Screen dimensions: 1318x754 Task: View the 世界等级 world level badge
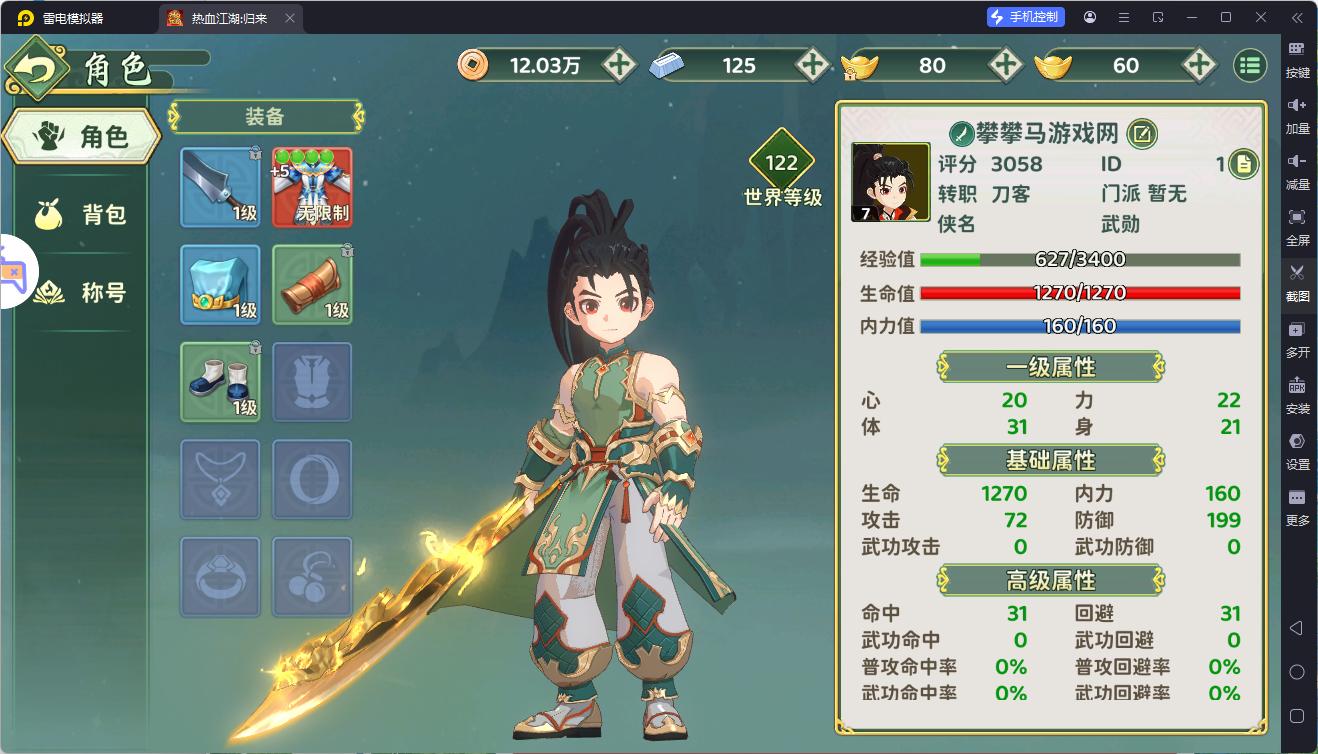point(782,168)
